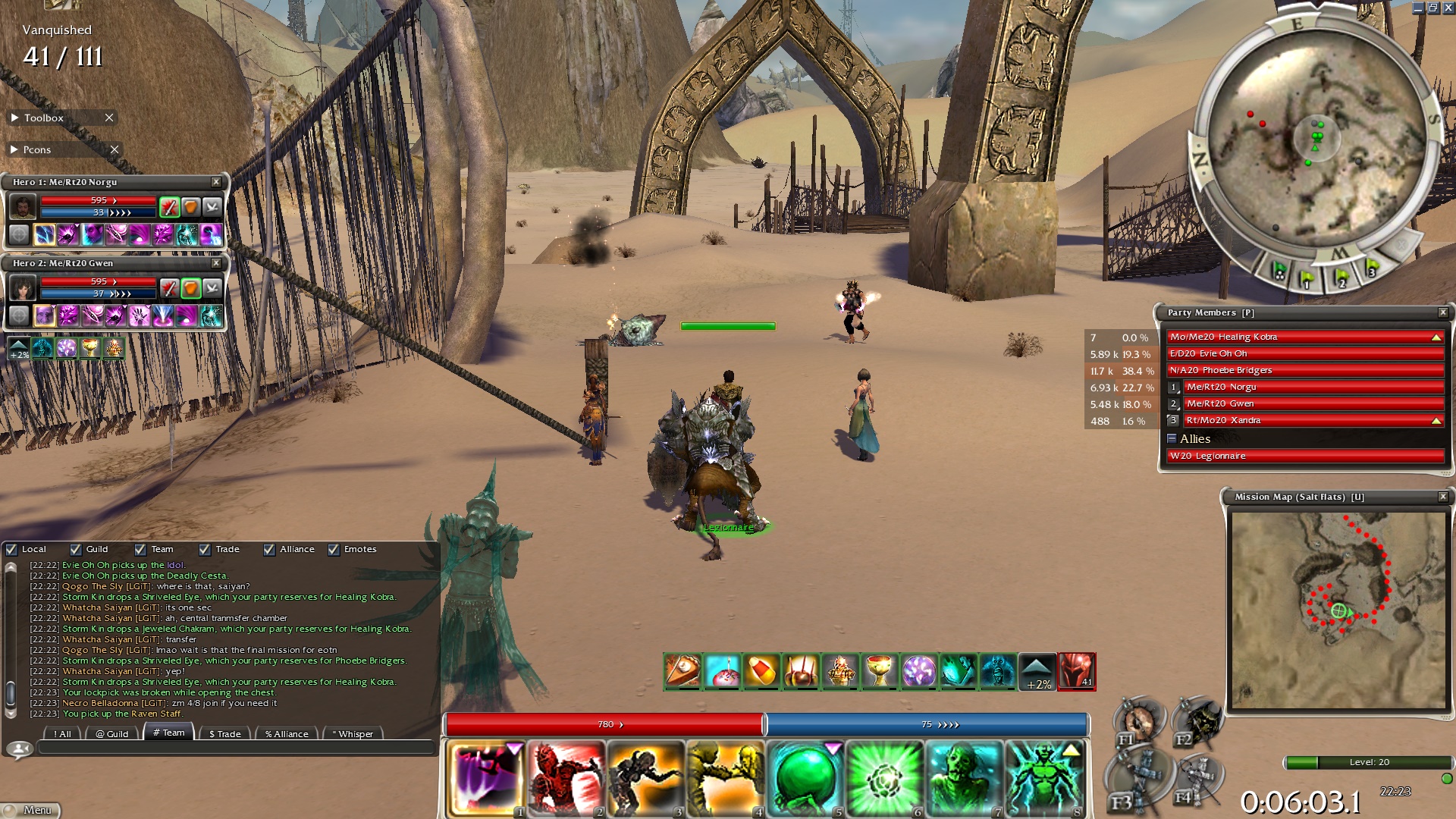1456x819 pixels.
Task: Close the Party Members window
Action: [1443, 312]
